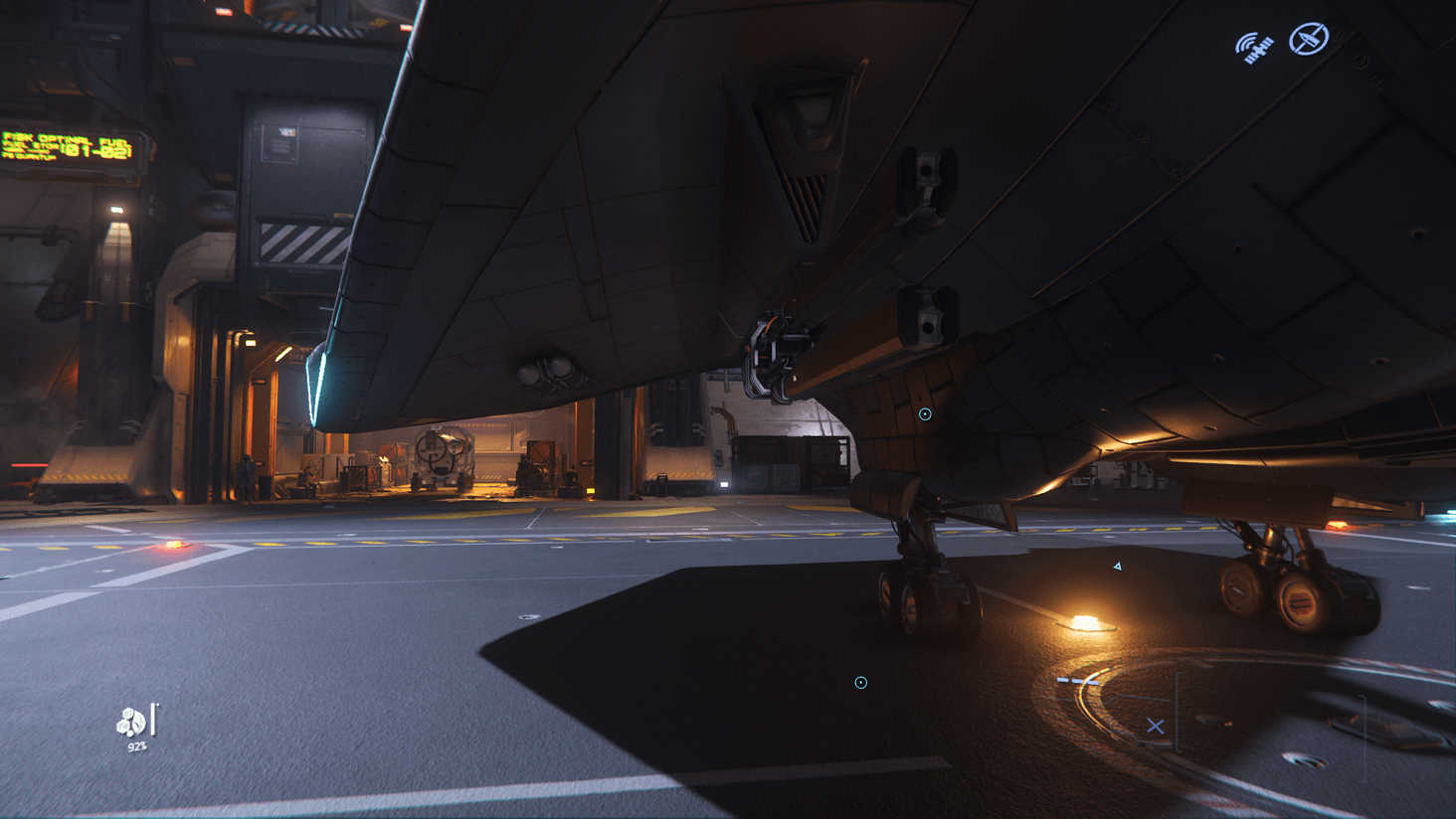Image resolution: width=1456 pixels, height=819 pixels.
Task: Select the crossed-out bullet armistice zone icon
Action: coord(1309,40)
